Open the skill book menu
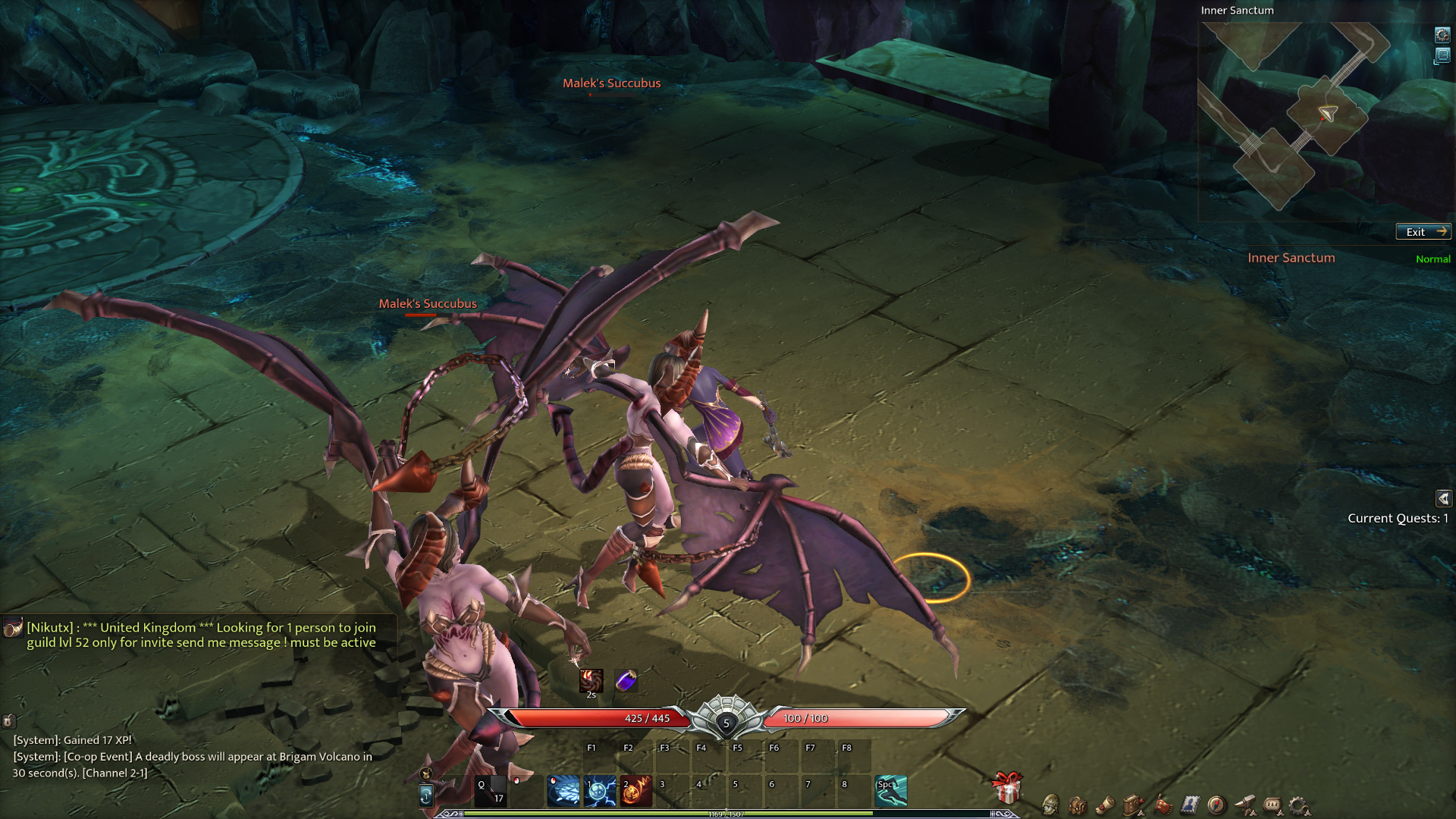Screen dimensions: 1456x819 click(1133, 805)
